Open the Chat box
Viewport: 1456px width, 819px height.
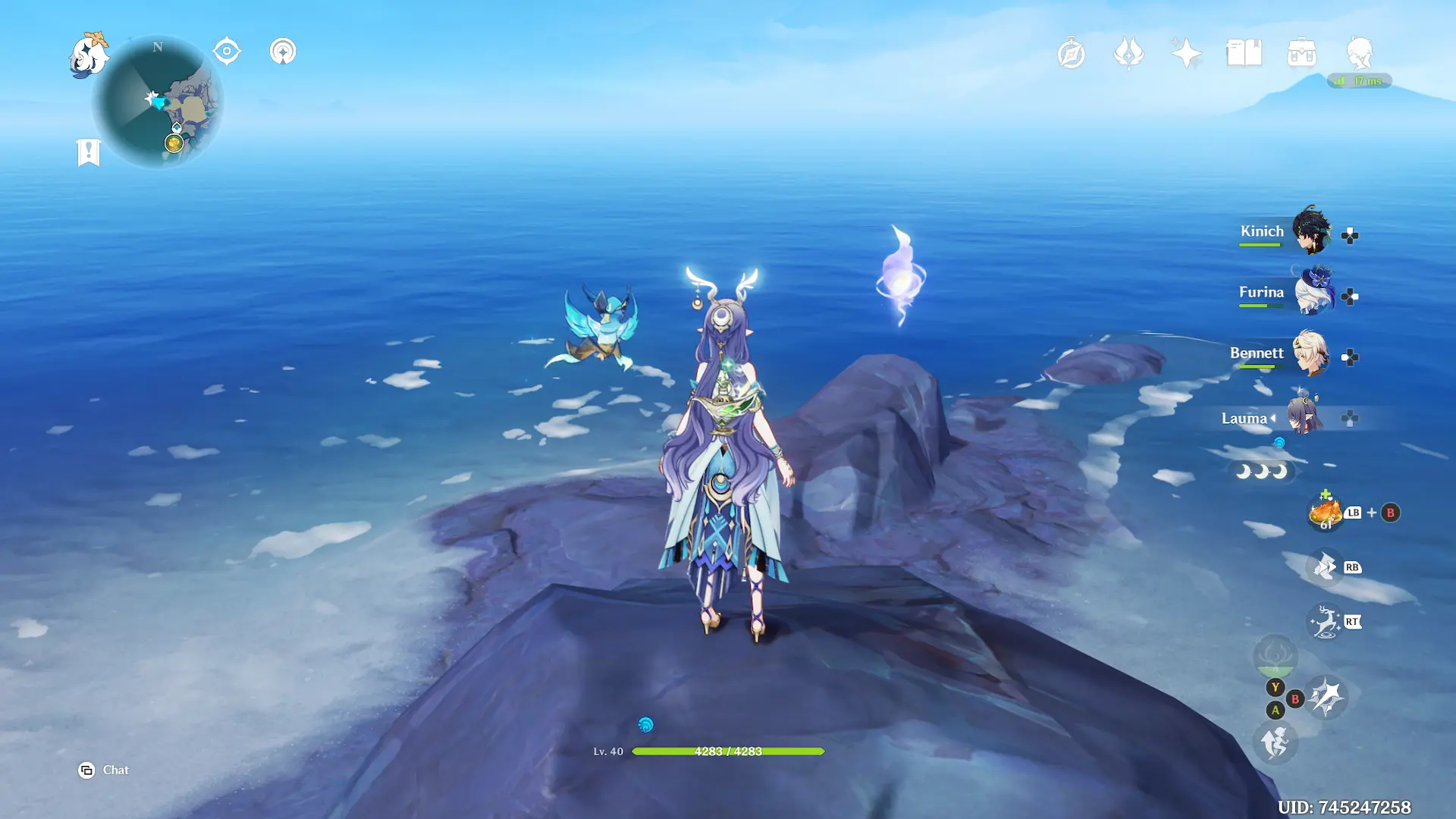[x=104, y=770]
